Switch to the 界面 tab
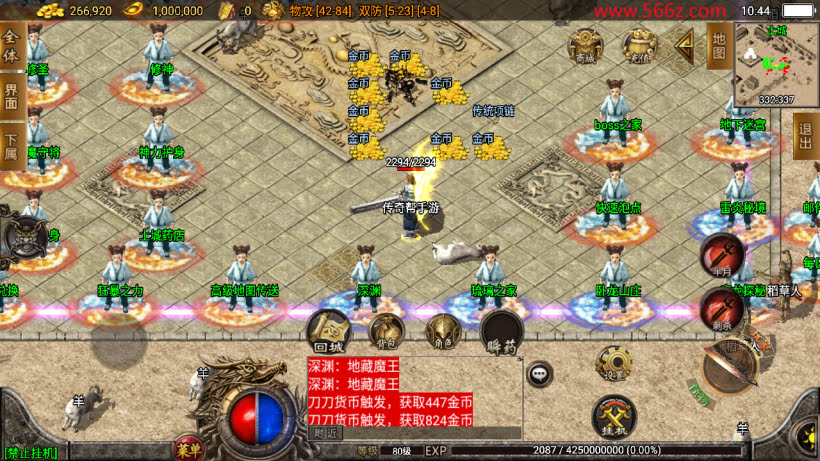This screenshot has width=820, height=461. (x=12, y=97)
